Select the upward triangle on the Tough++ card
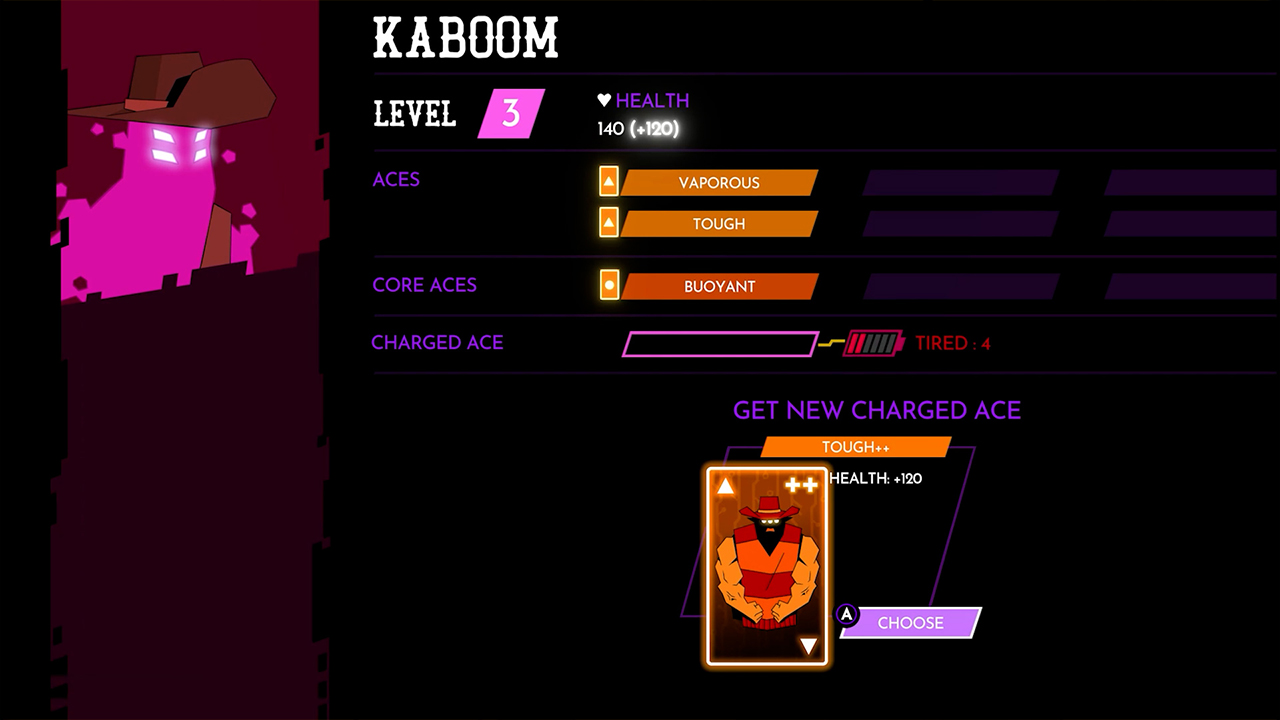 click(x=724, y=487)
